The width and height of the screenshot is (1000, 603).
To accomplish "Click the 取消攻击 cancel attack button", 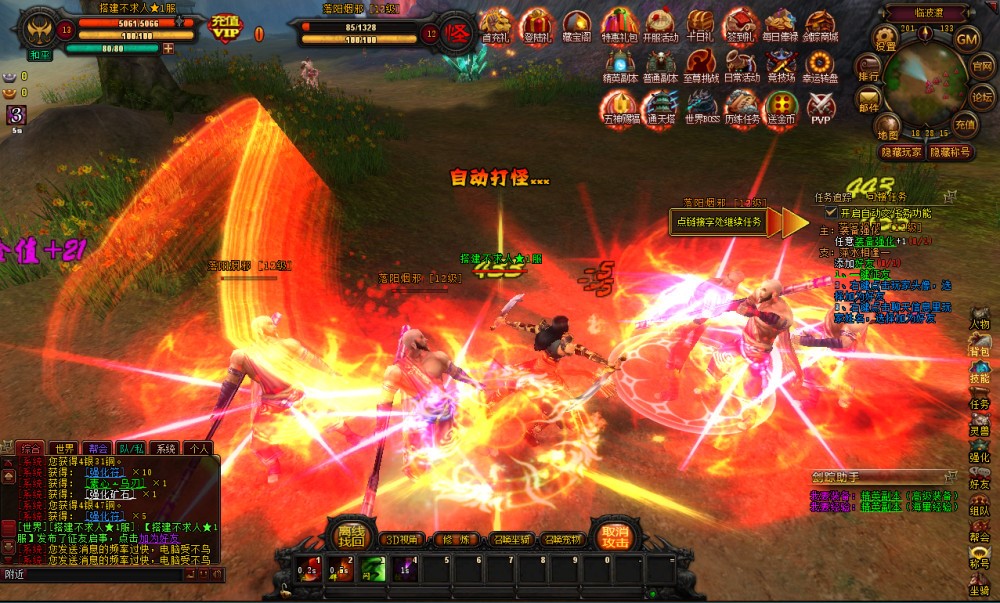I will [616, 536].
